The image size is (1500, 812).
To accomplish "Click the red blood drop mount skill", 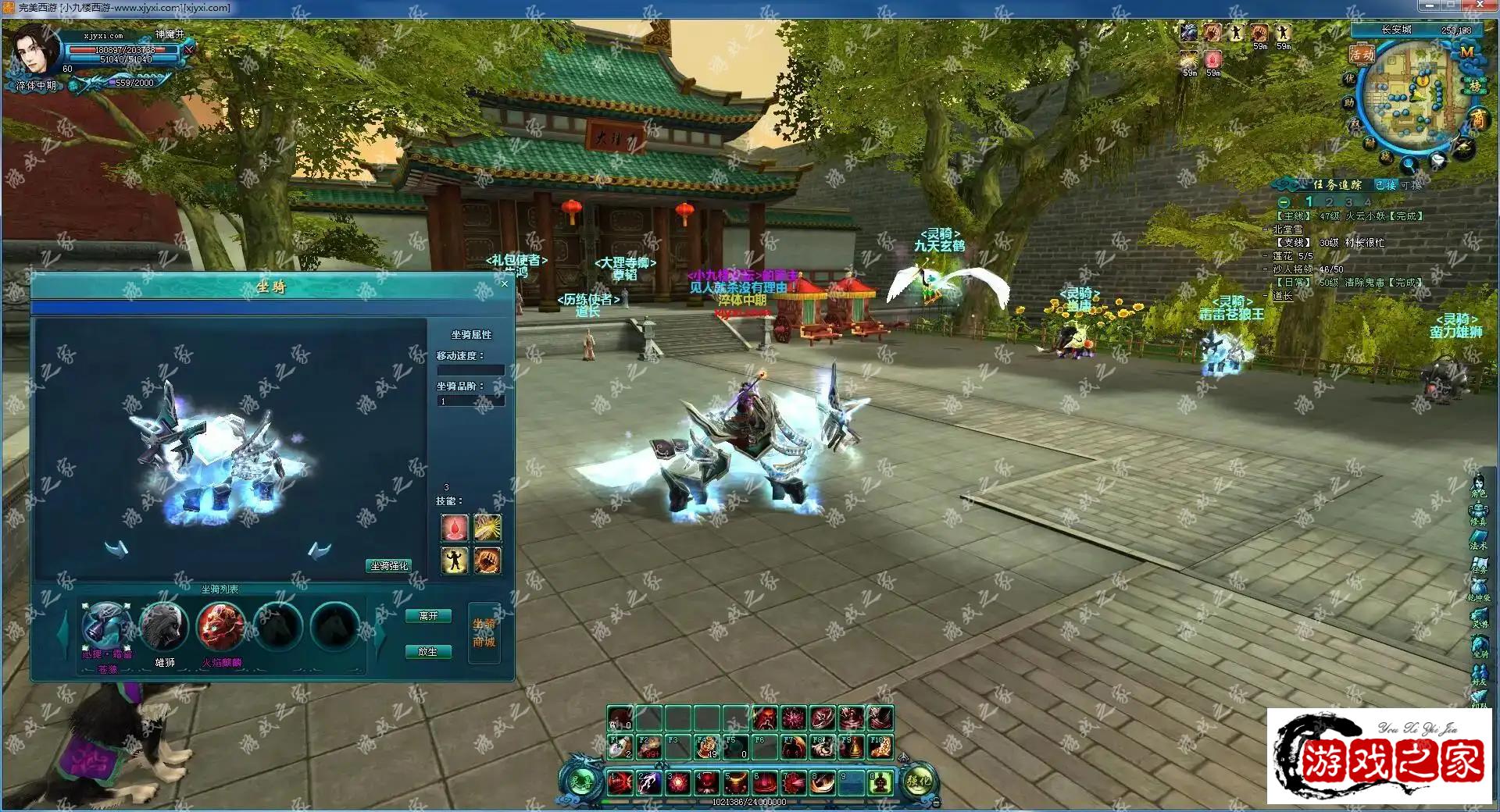I will tap(455, 528).
